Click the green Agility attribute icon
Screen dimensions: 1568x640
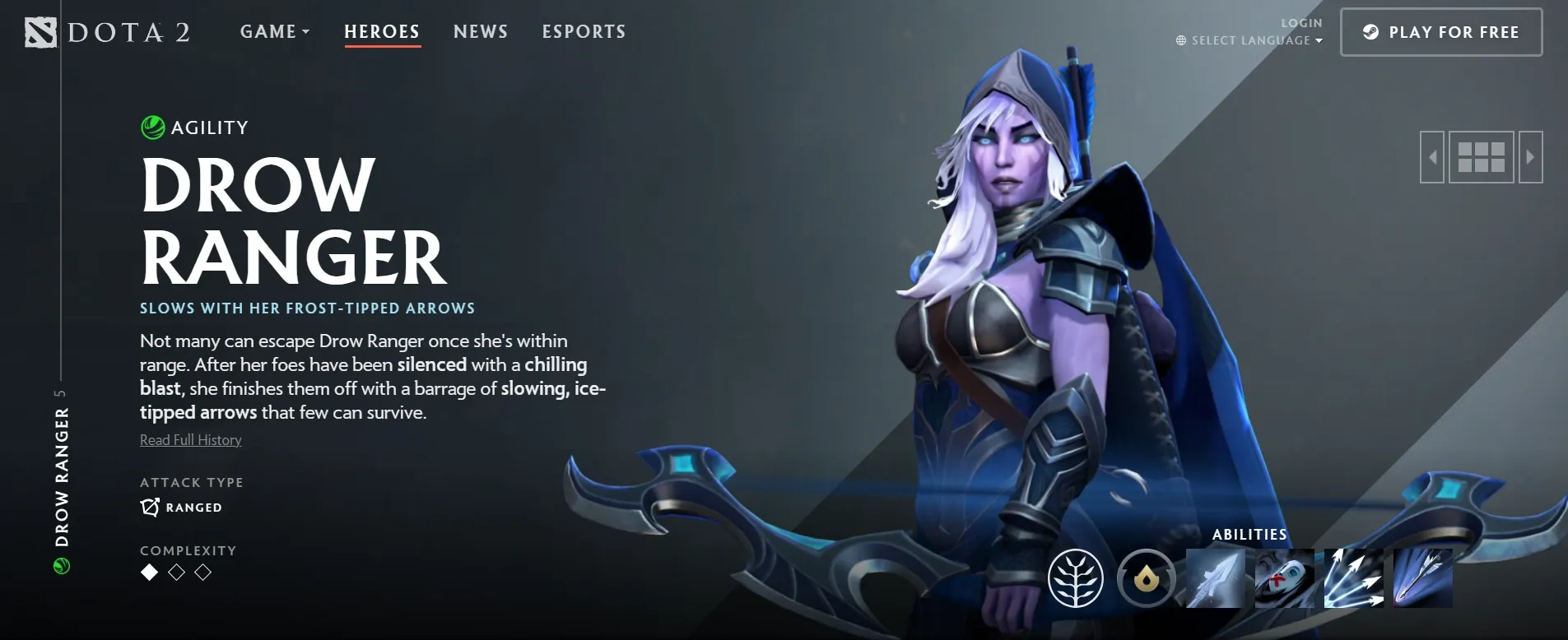click(152, 127)
